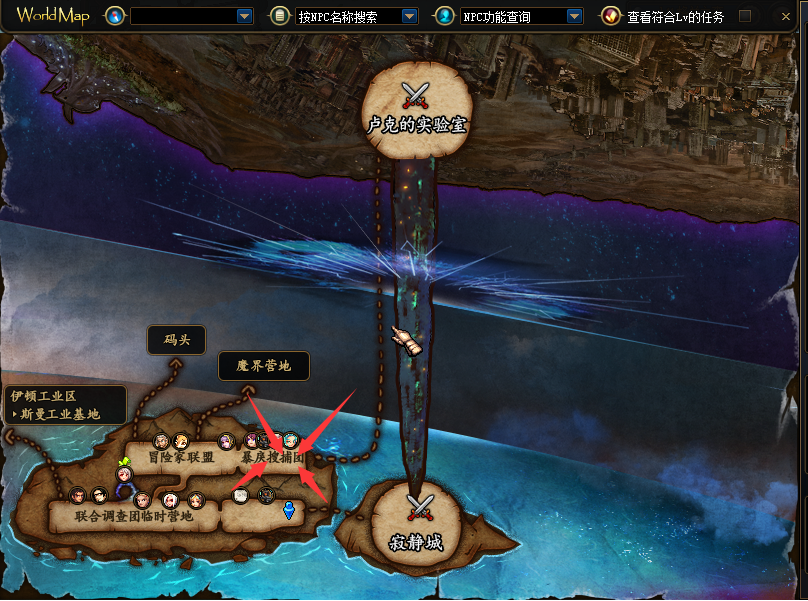This screenshot has height=601, width=808.
Task: Click the scroll icon beside NPC name search
Action: [x=279, y=16]
